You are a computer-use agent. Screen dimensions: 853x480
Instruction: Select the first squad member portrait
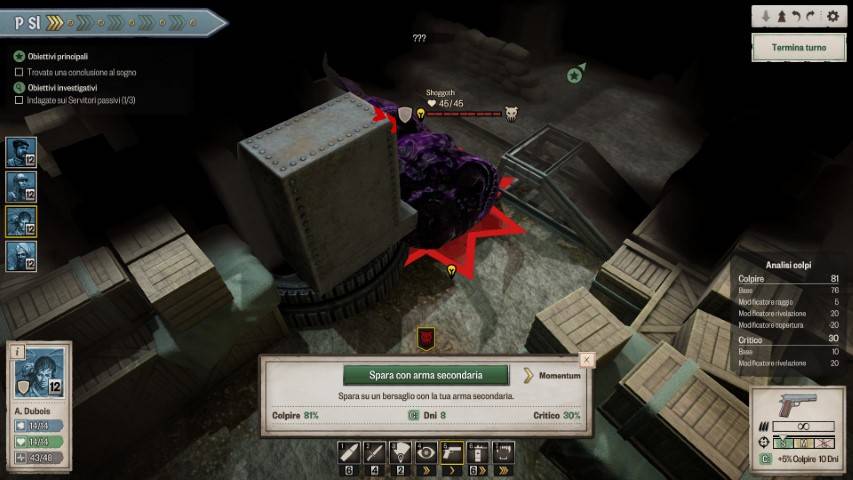pyautogui.click(x=21, y=152)
